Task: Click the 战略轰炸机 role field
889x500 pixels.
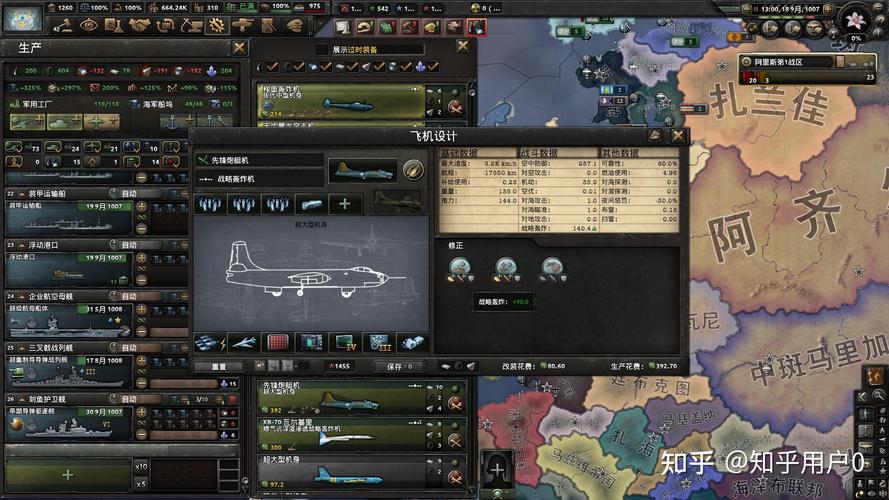Action: (x=260, y=179)
